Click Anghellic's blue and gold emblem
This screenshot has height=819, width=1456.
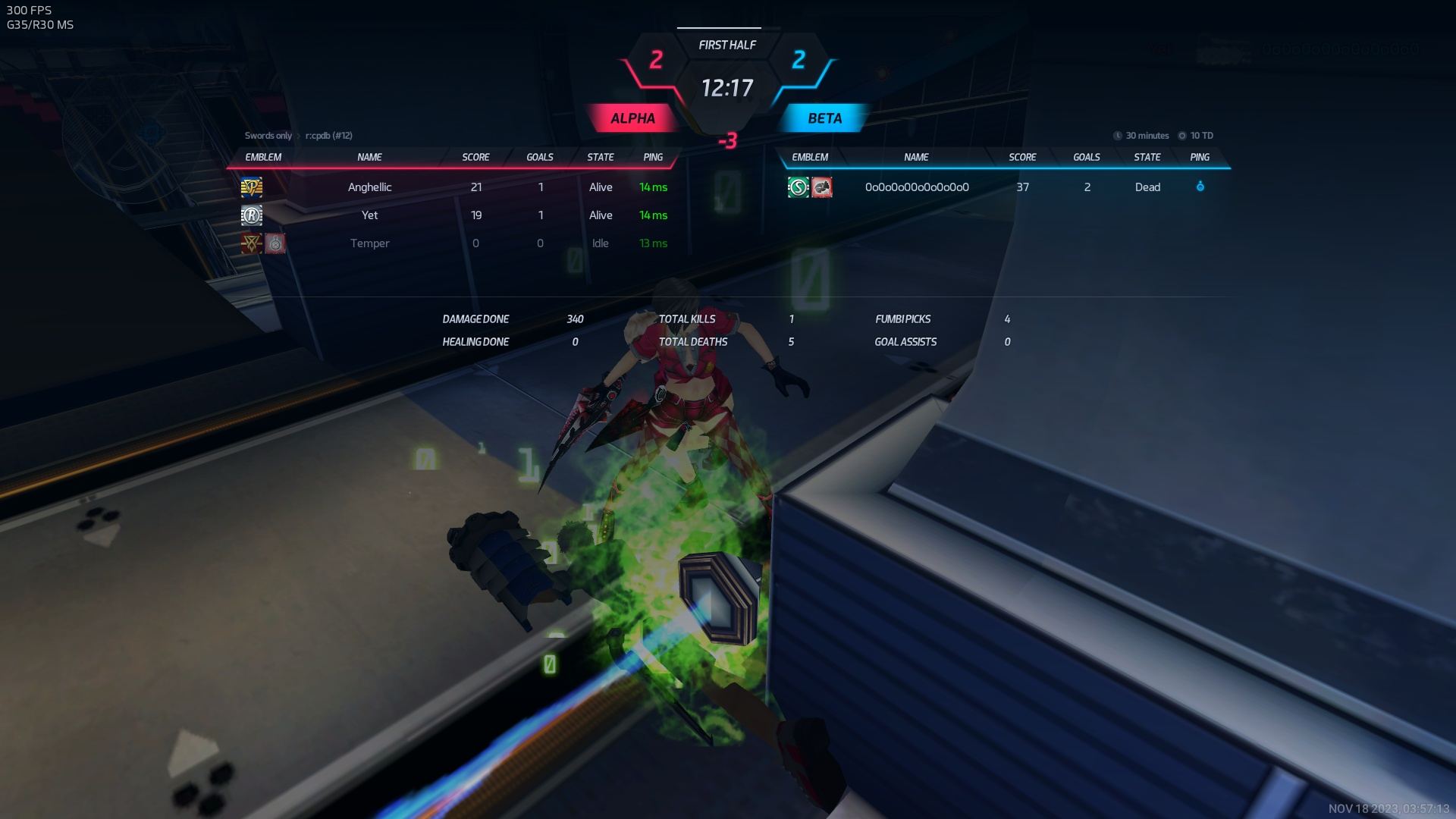tap(252, 187)
